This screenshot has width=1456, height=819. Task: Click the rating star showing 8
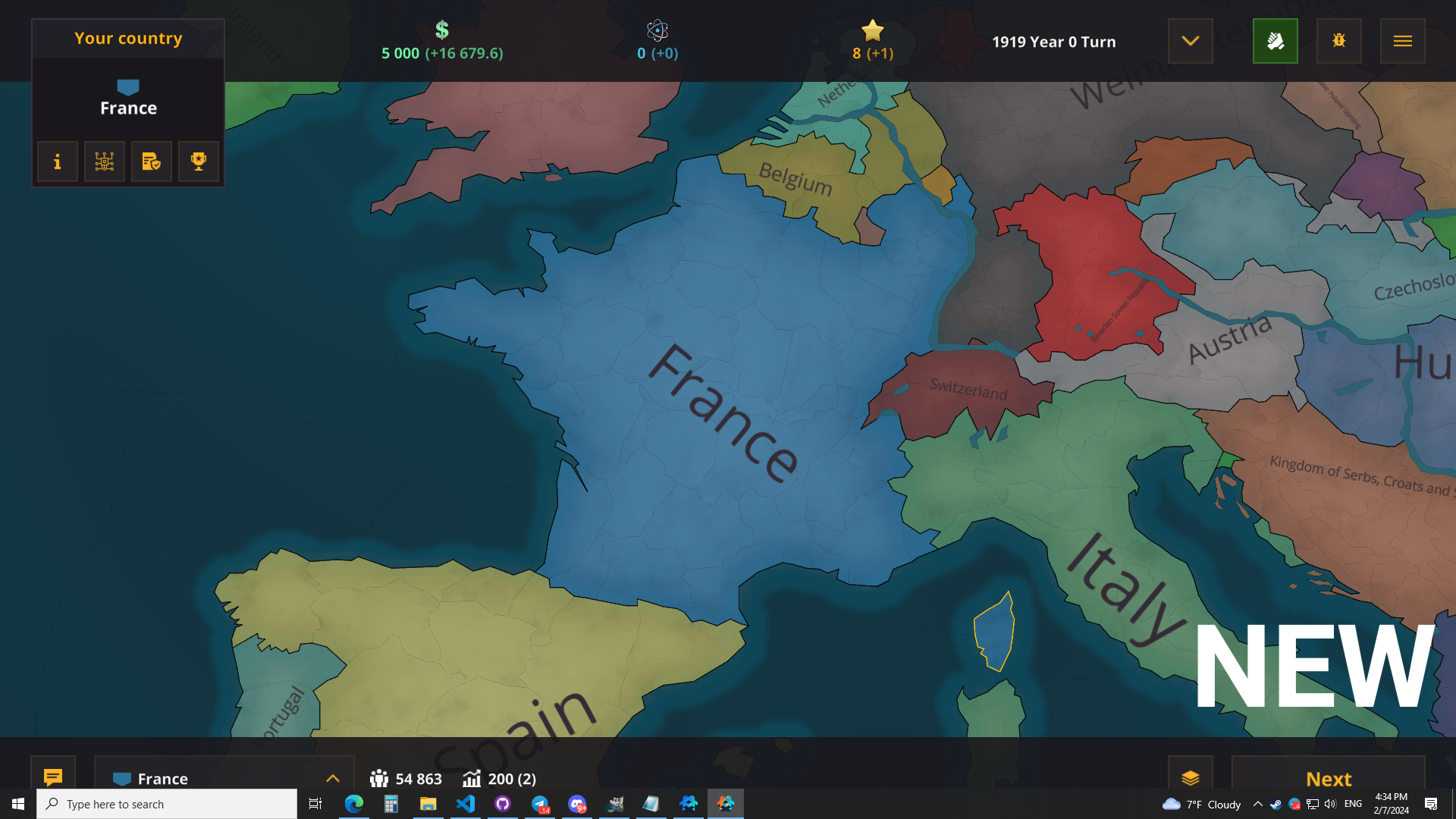pos(873,31)
